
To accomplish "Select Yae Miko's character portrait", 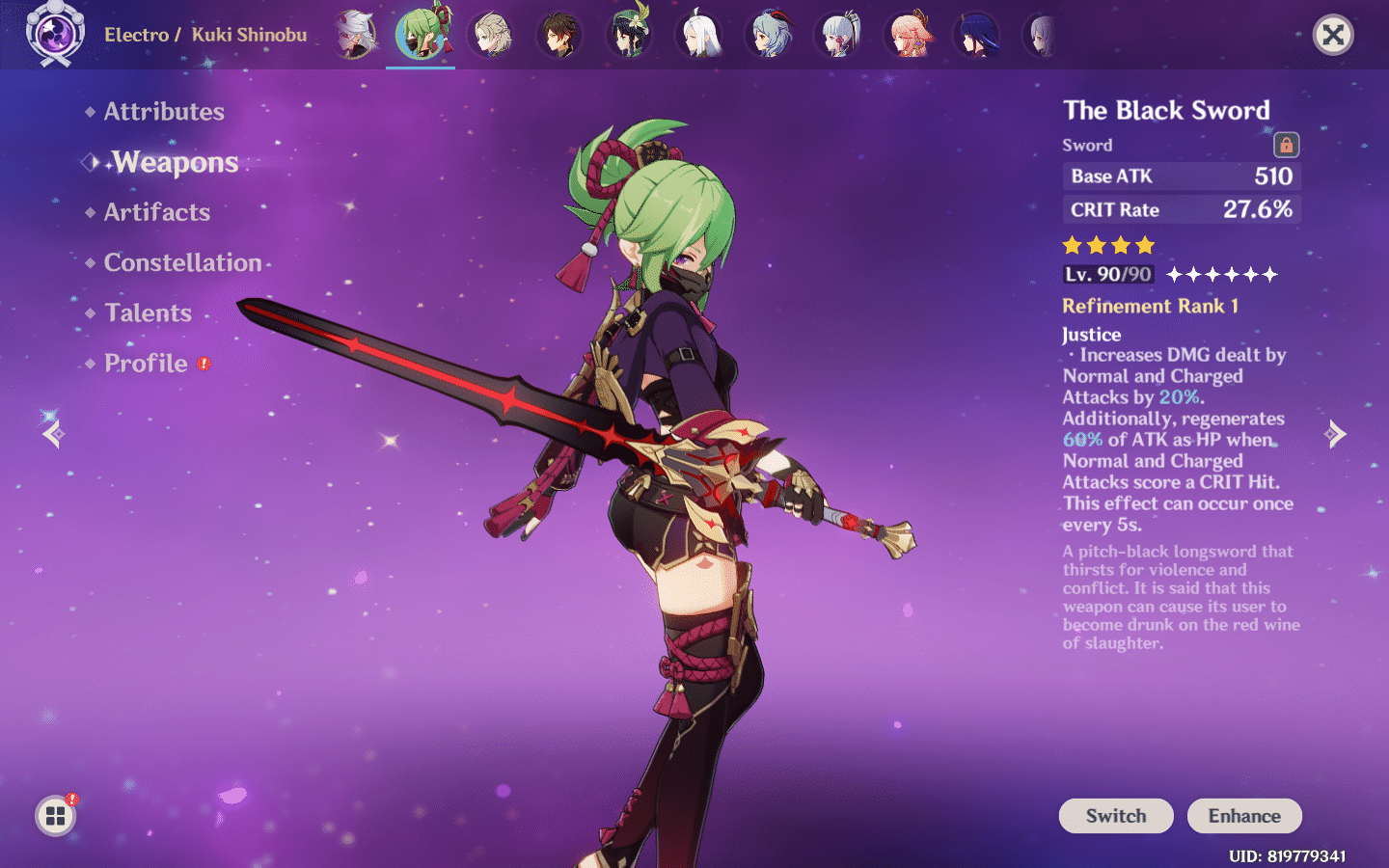I will pyautogui.click(x=907, y=35).
